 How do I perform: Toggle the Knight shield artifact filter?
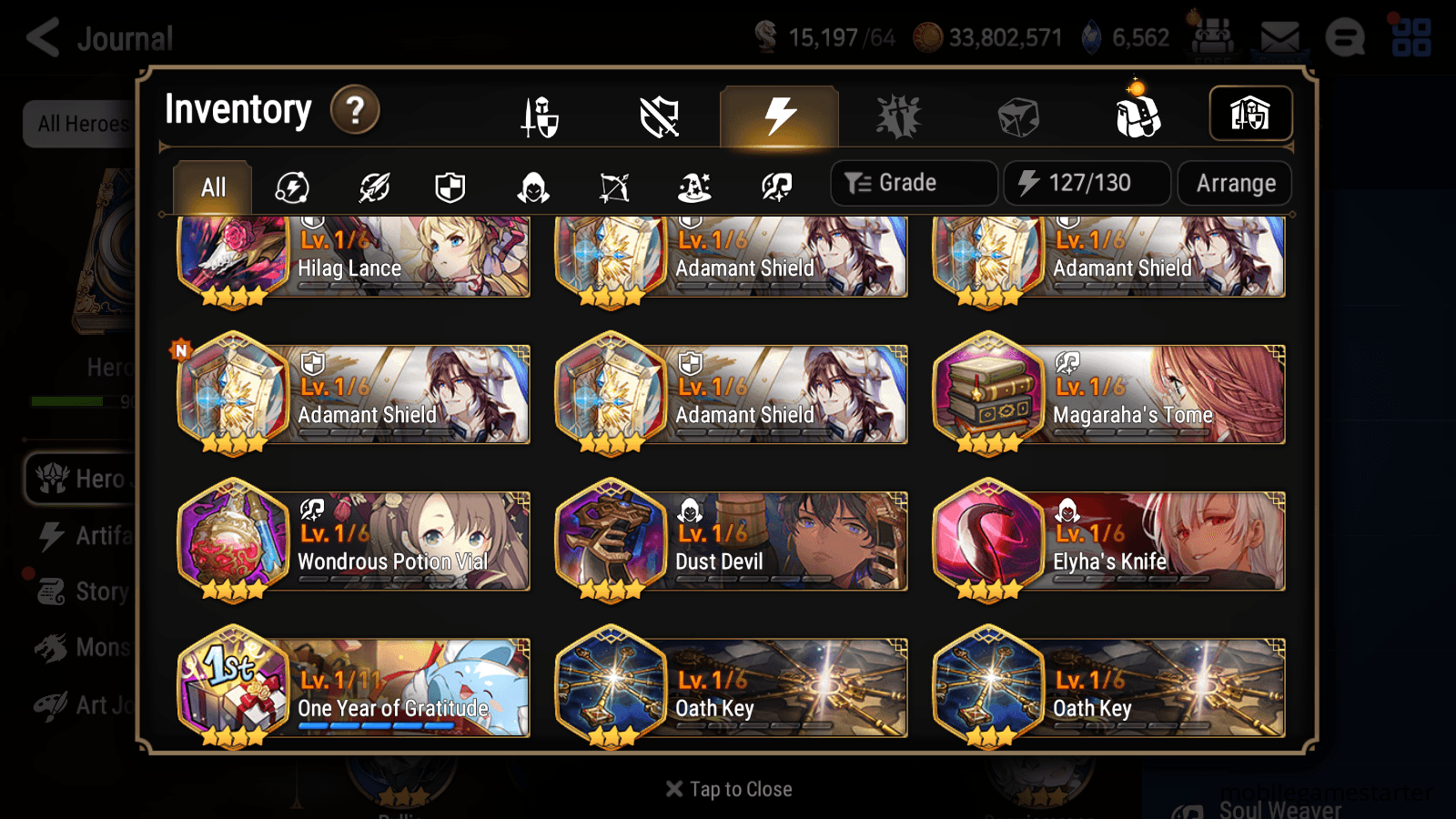pos(452,187)
